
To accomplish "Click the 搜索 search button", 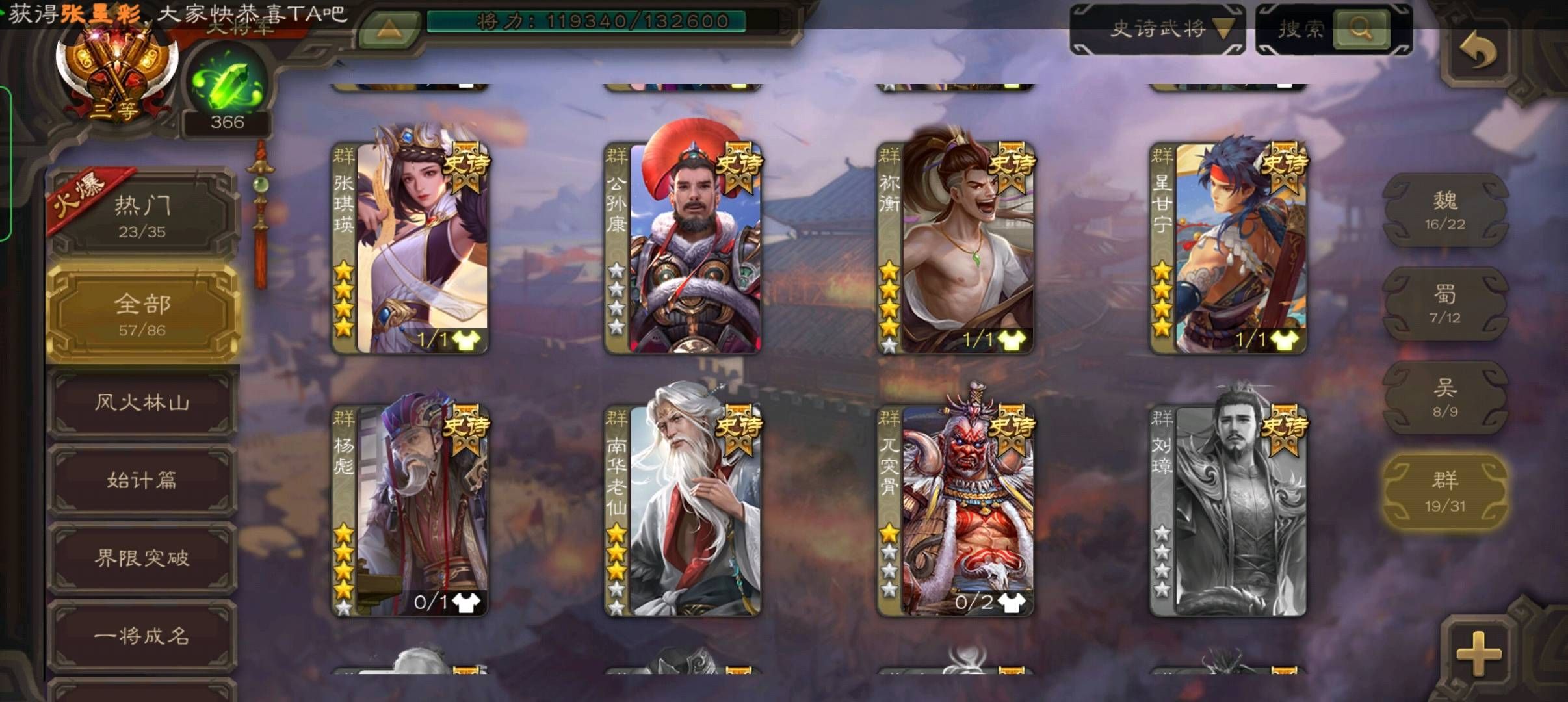I will click(1360, 29).
